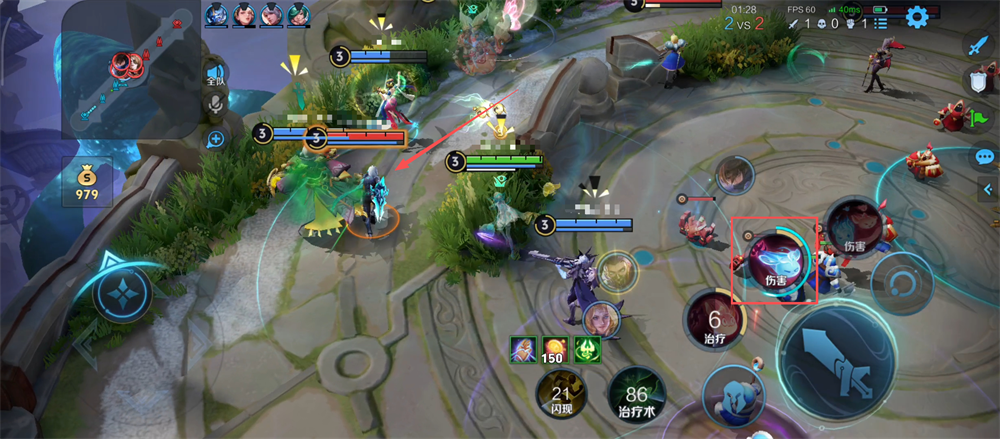Send the shield retreat signal

tap(977, 82)
